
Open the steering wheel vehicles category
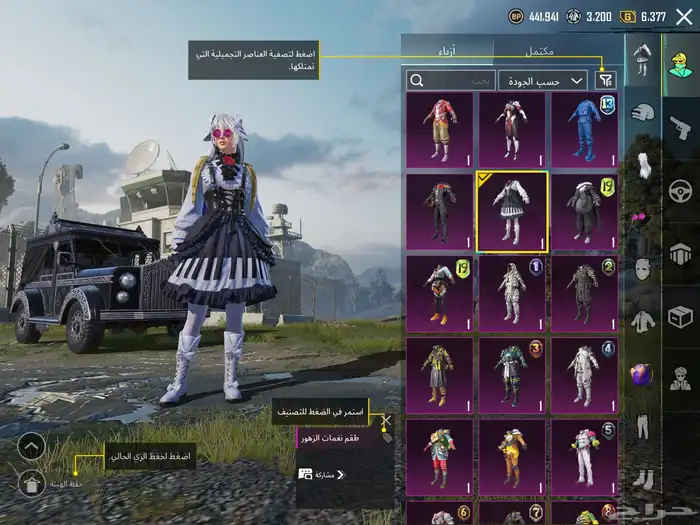point(680,190)
